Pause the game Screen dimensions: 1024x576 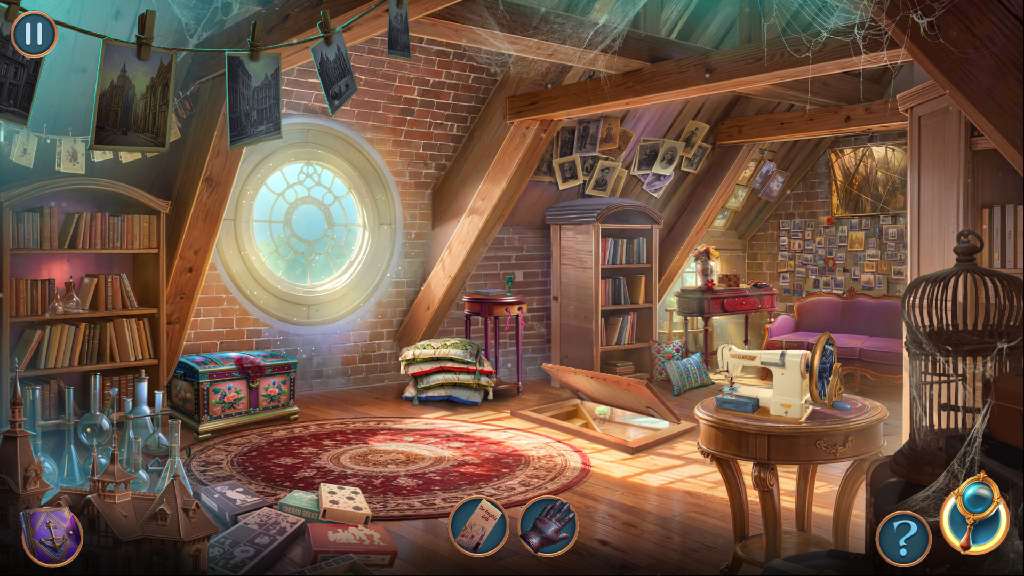click(x=34, y=33)
